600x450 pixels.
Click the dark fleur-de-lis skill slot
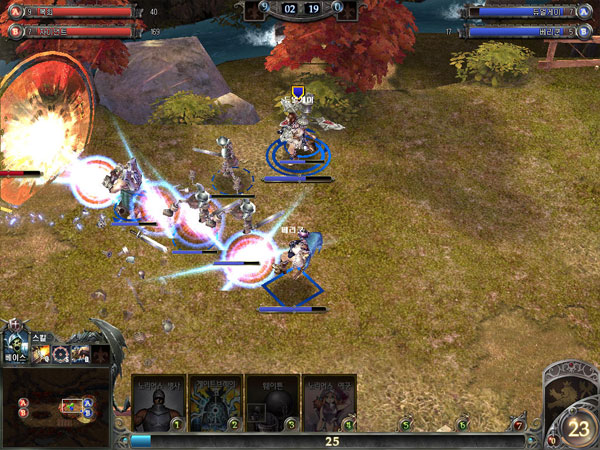point(100,354)
